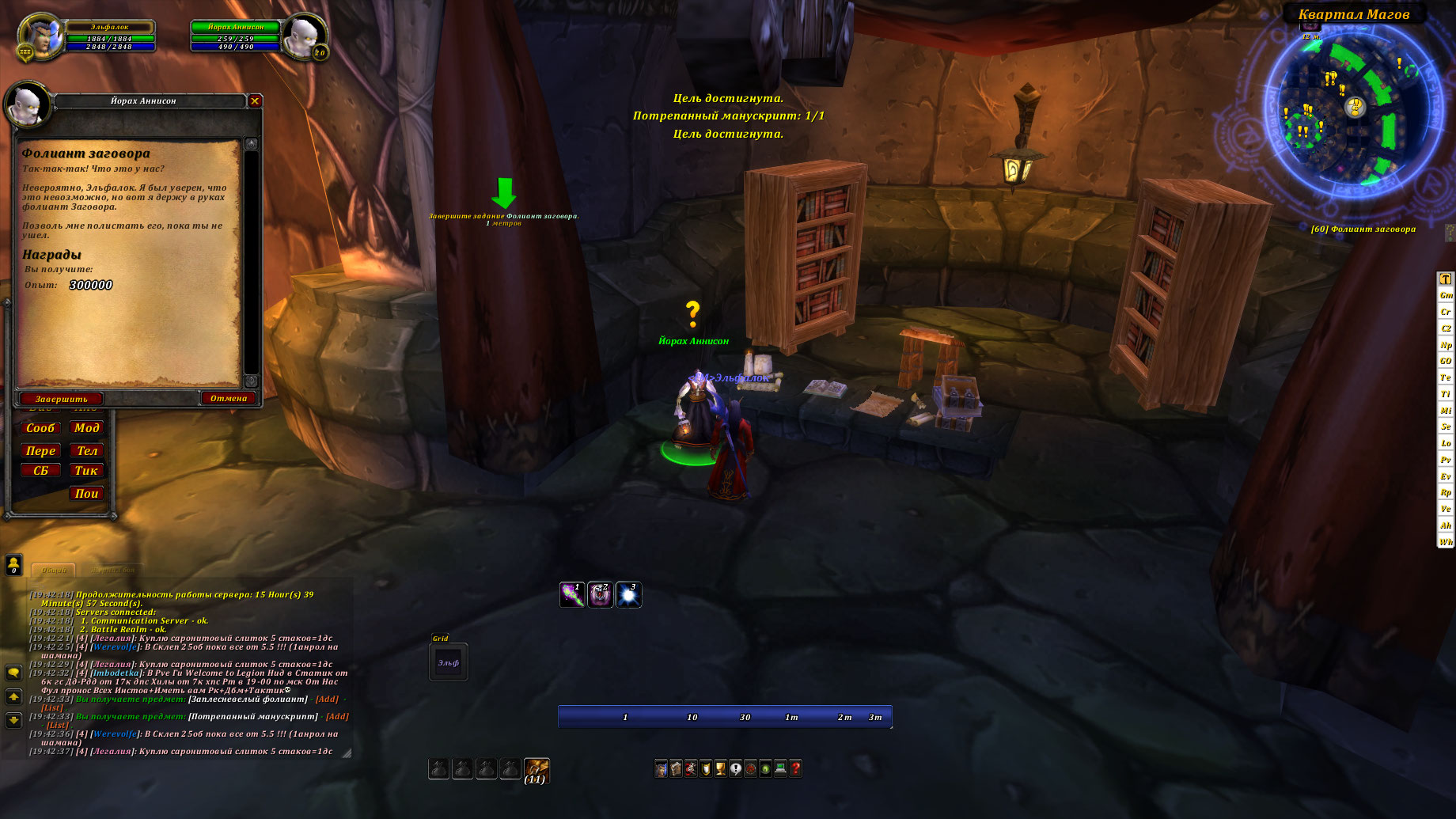Open the main backpack with the (11) counter
This screenshot has height=819, width=1456.
(x=536, y=769)
